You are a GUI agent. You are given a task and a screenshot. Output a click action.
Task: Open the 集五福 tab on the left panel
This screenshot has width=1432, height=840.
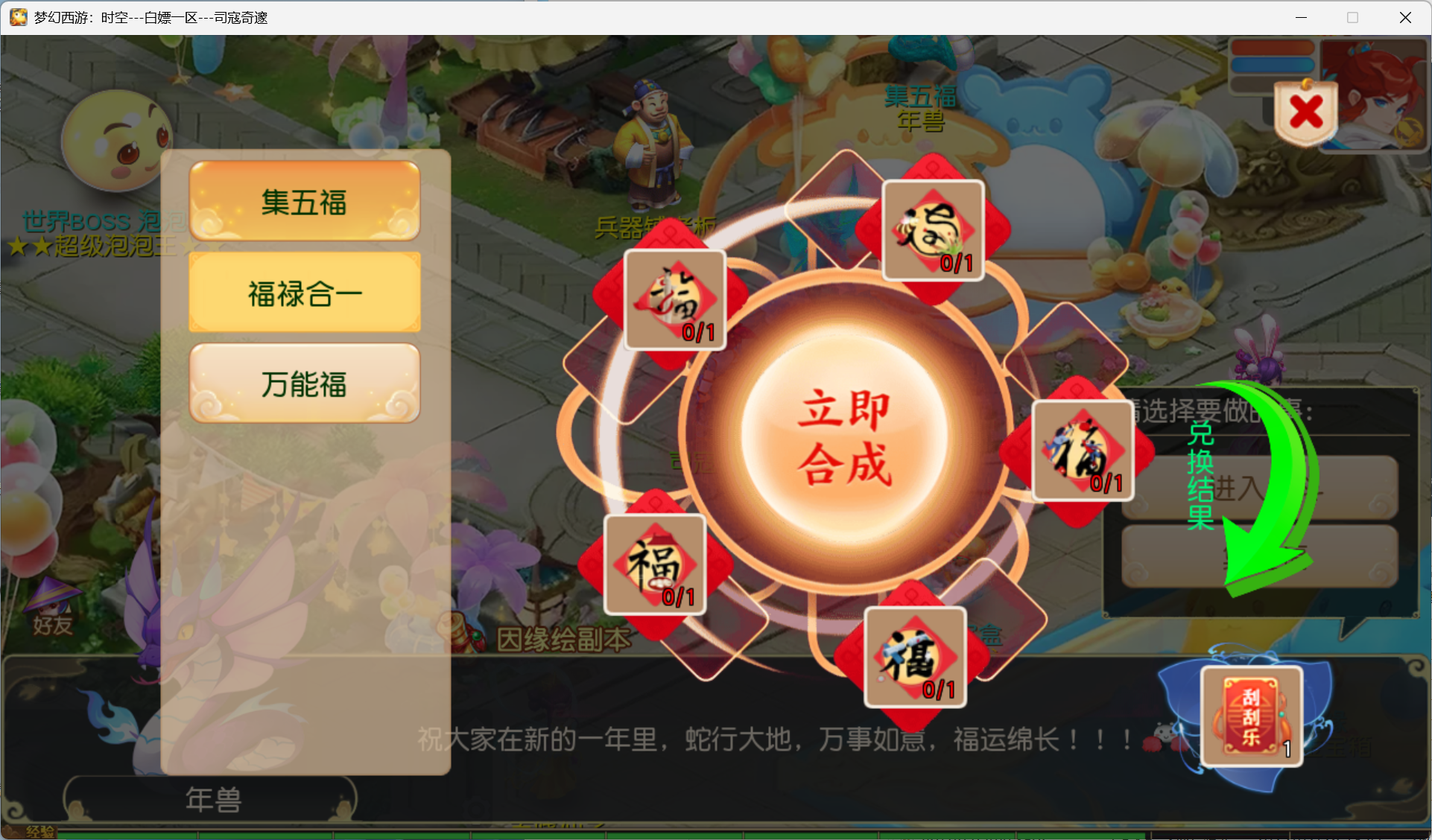click(x=303, y=202)
